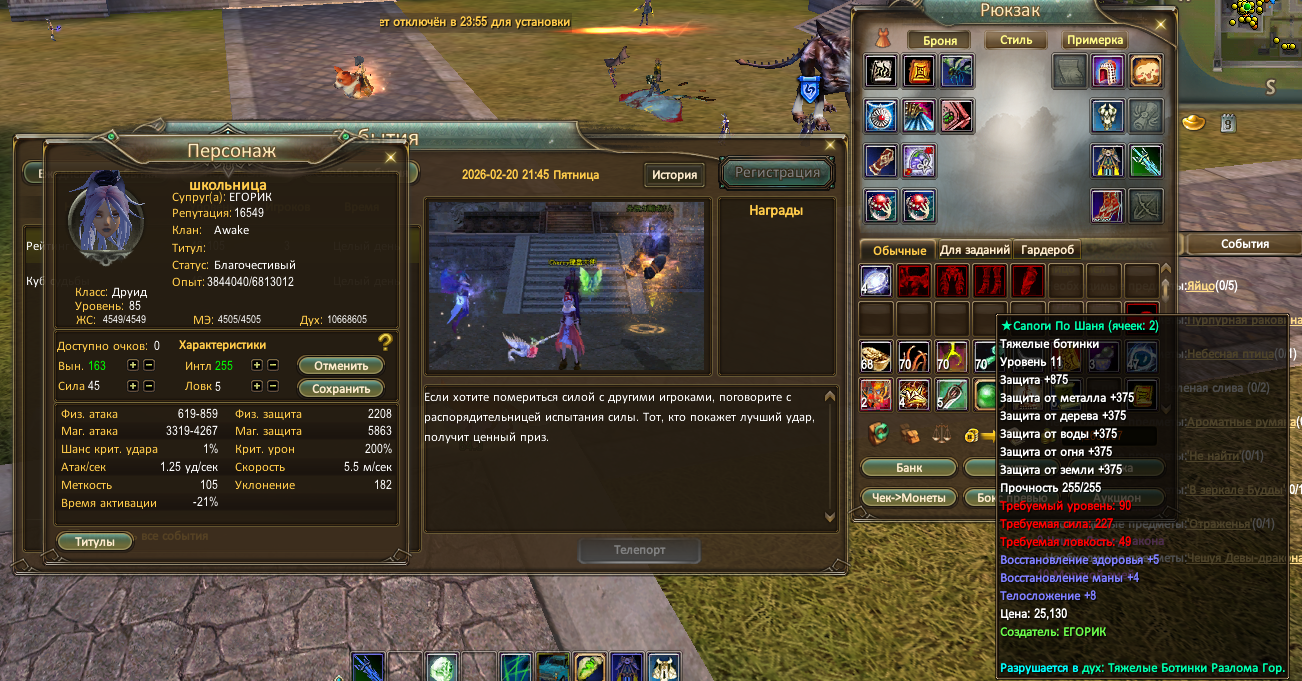
Task: Open the Банк from the backpack
Action: [909, 467]
